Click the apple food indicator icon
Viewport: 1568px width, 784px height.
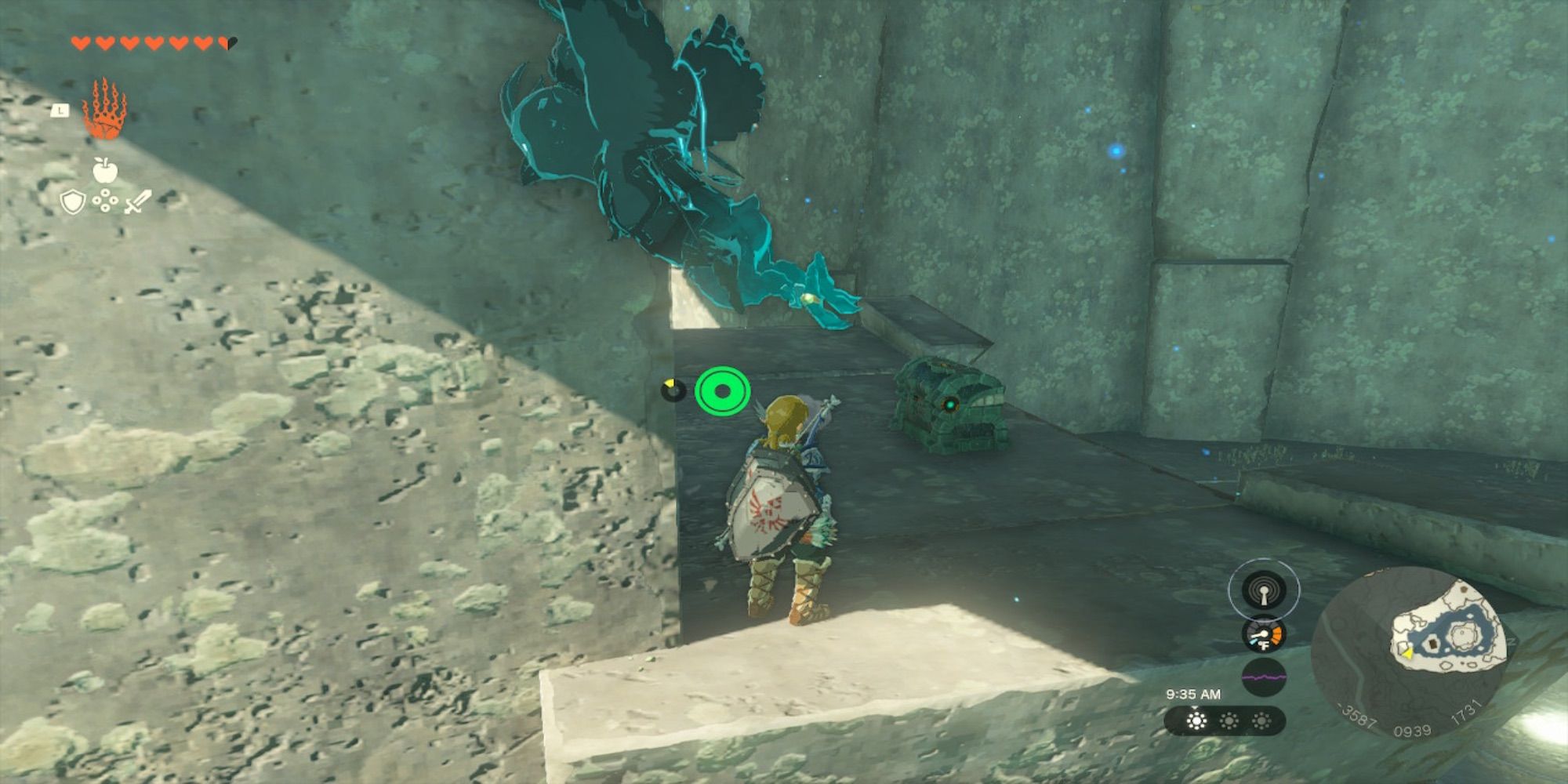coord(104,170)
